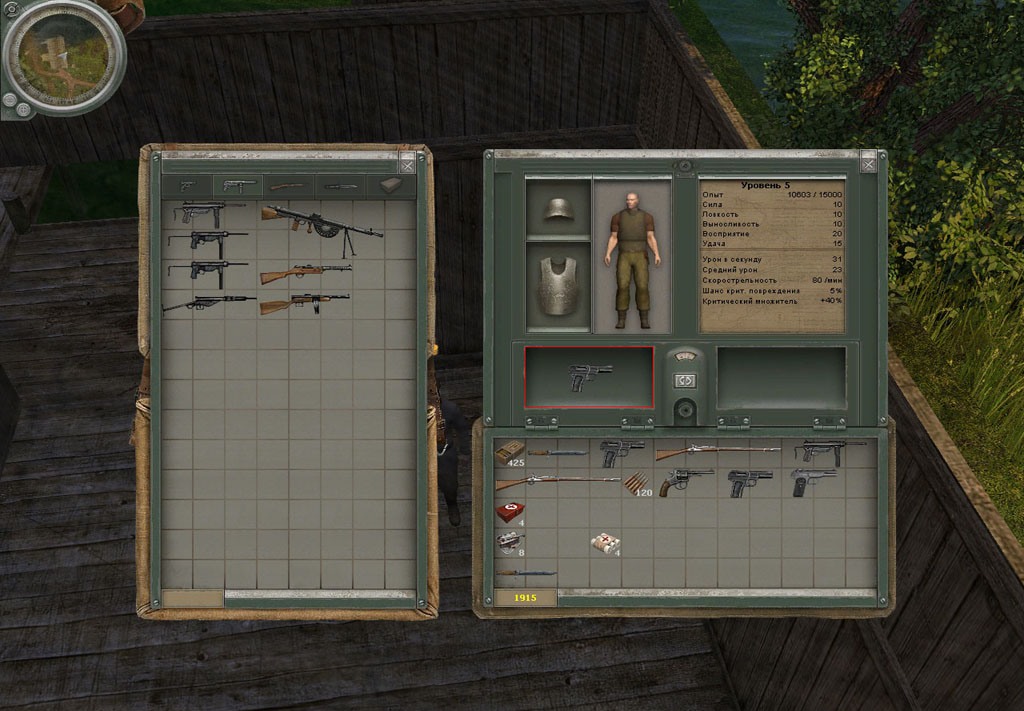The height and width of the screenshot is (711, 1024).
Task: Use the red medkit stack
Action: pos(509,513)
